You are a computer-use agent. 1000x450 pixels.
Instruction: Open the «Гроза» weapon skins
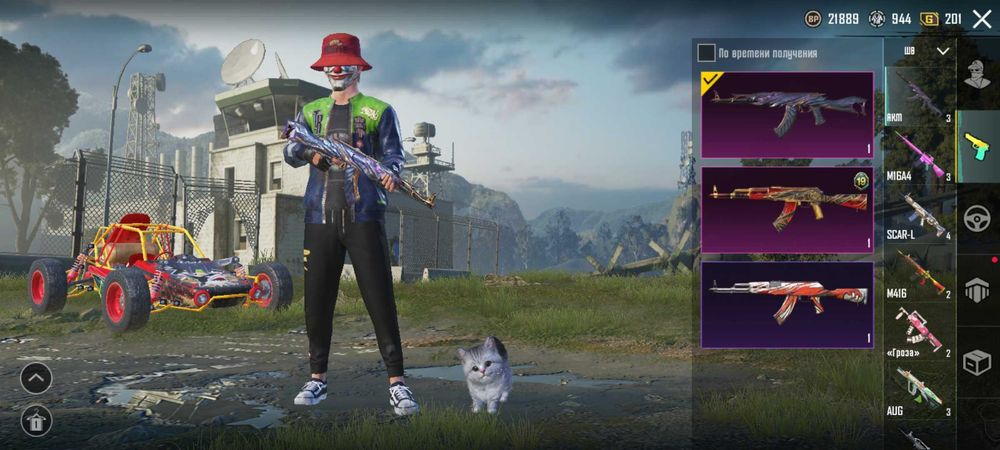pyautogui.click(x=919, y=331)
